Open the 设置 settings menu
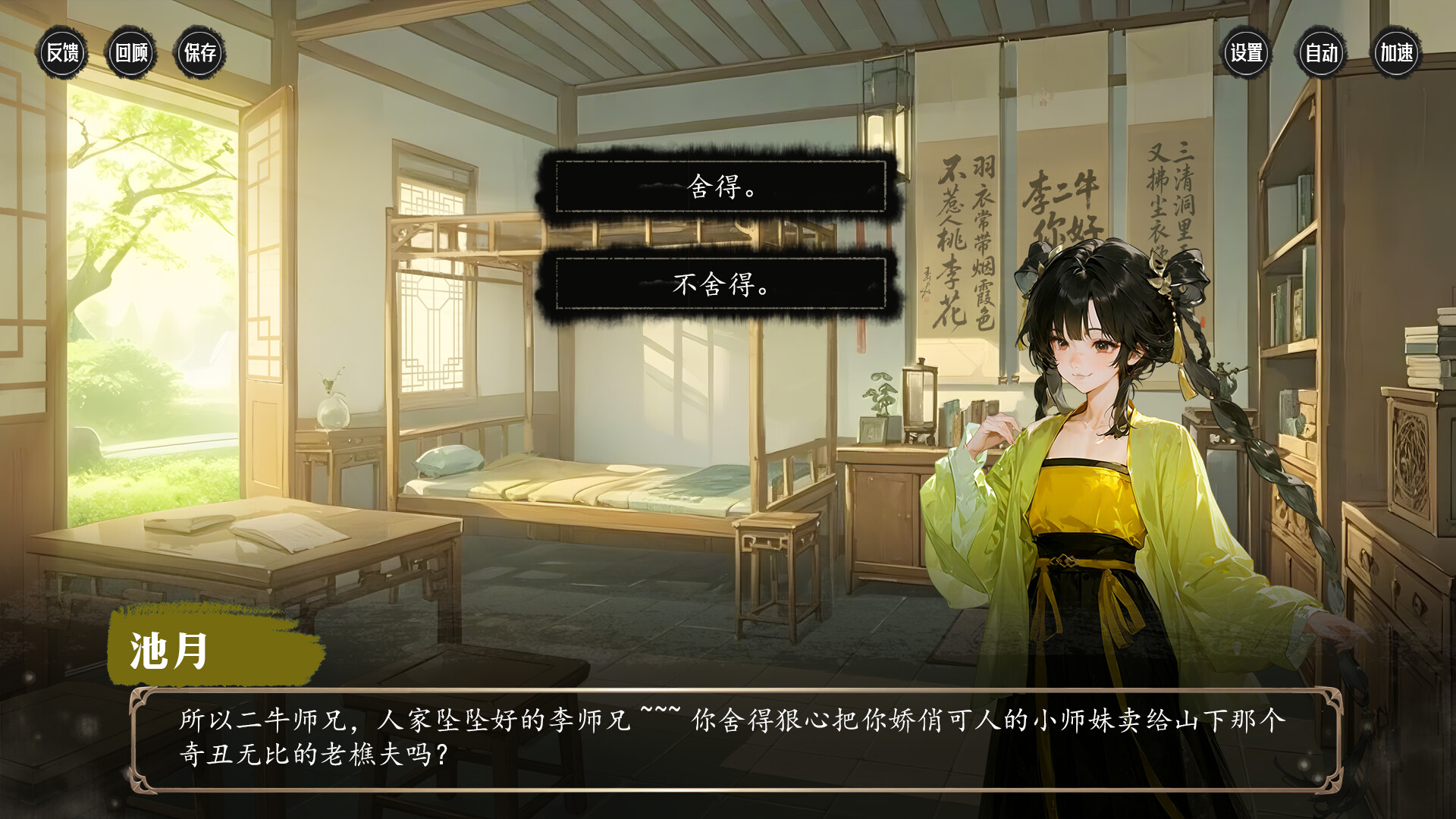This screenshot has height=819, width=1456. pyautogui.click(x=1246, y=54)
